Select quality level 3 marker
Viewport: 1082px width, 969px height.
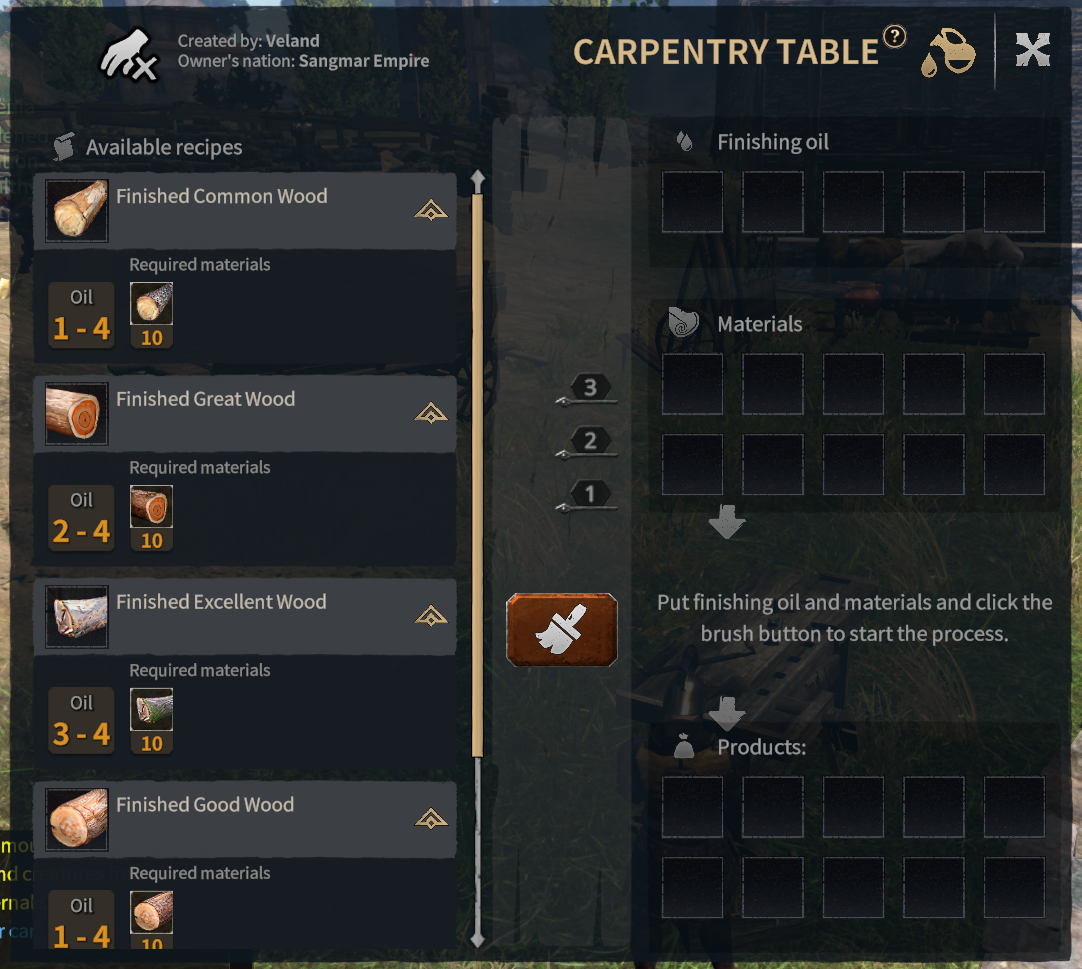(x=589, y=388)
